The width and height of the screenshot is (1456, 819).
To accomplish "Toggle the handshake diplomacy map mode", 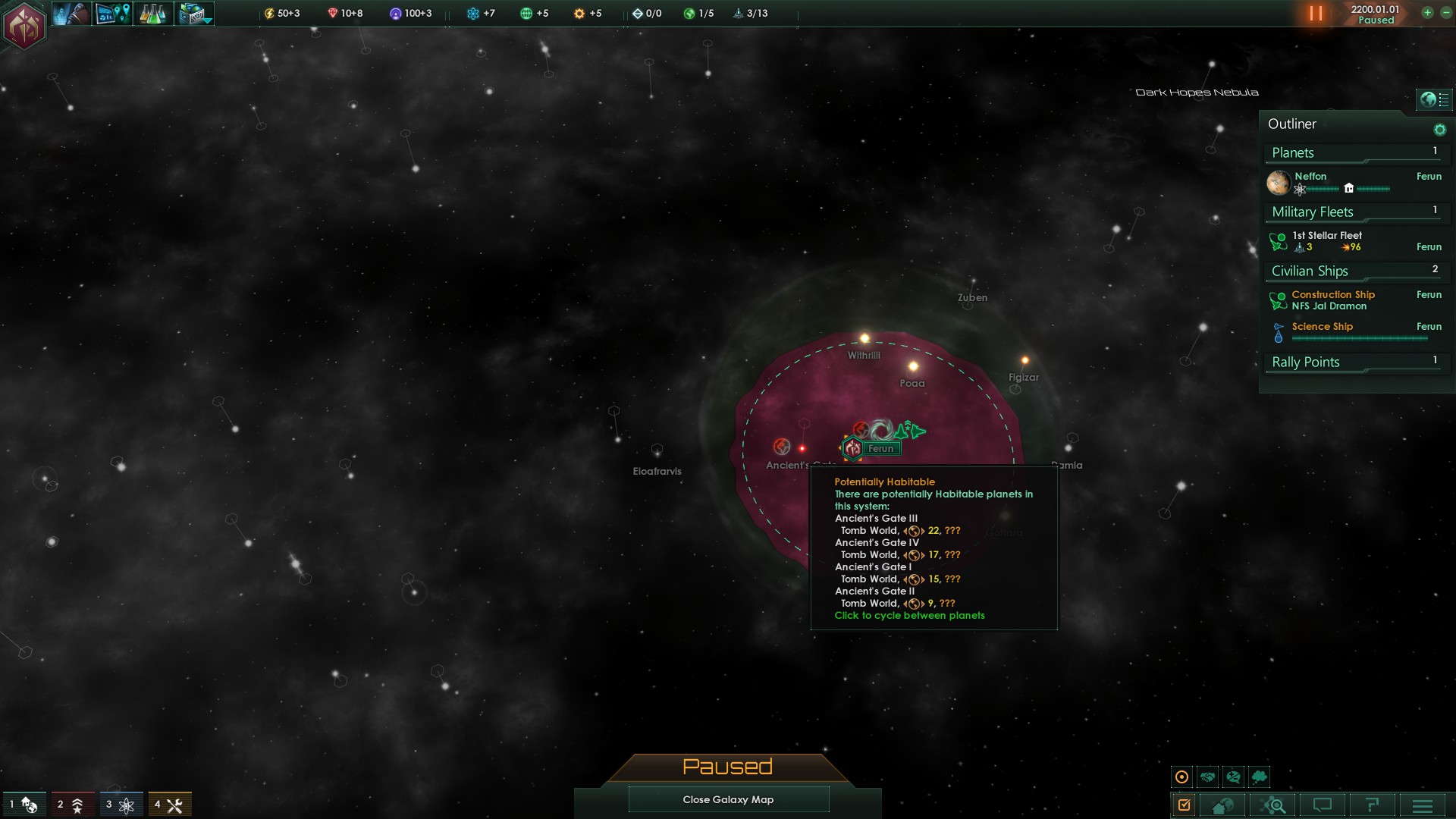I will pos(1208,777).
